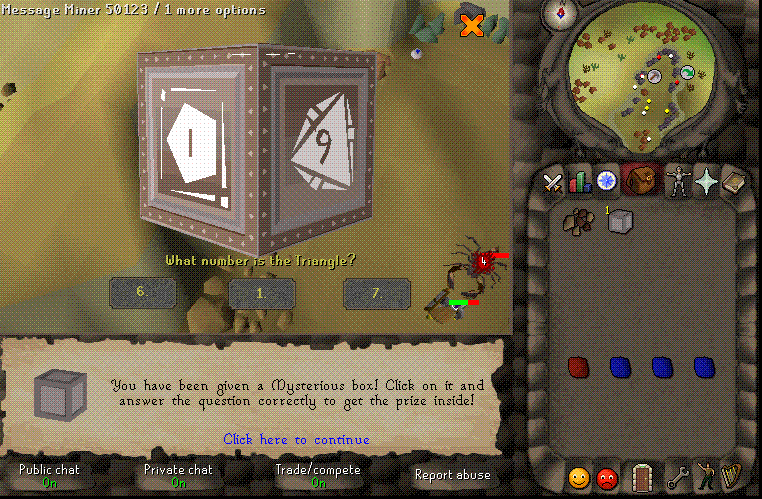The image size is (762, 499).
Task: Choose answer 7 for the triangle question
Action: (377, 292)
